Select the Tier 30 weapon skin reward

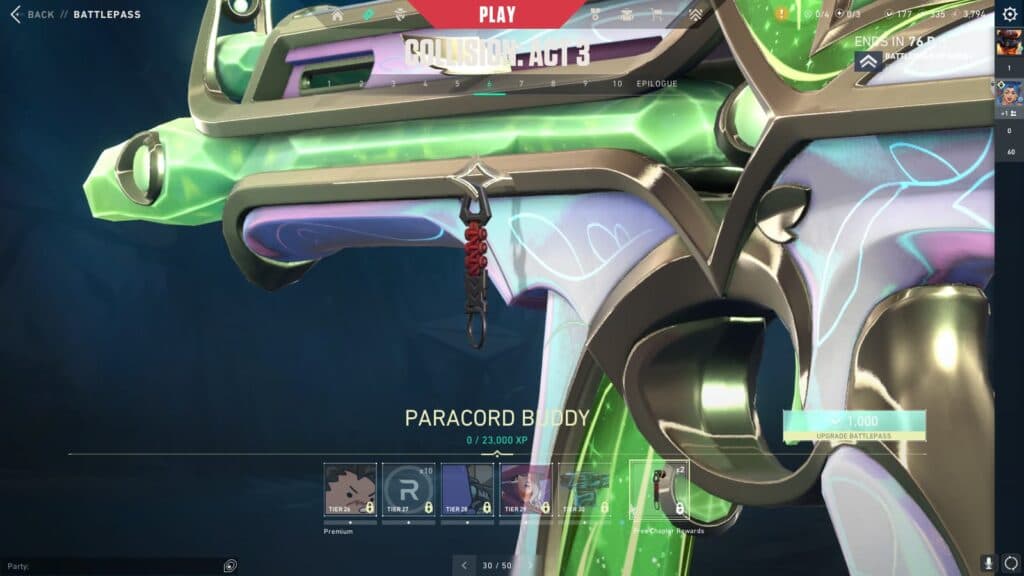click(x=585, y=489)
